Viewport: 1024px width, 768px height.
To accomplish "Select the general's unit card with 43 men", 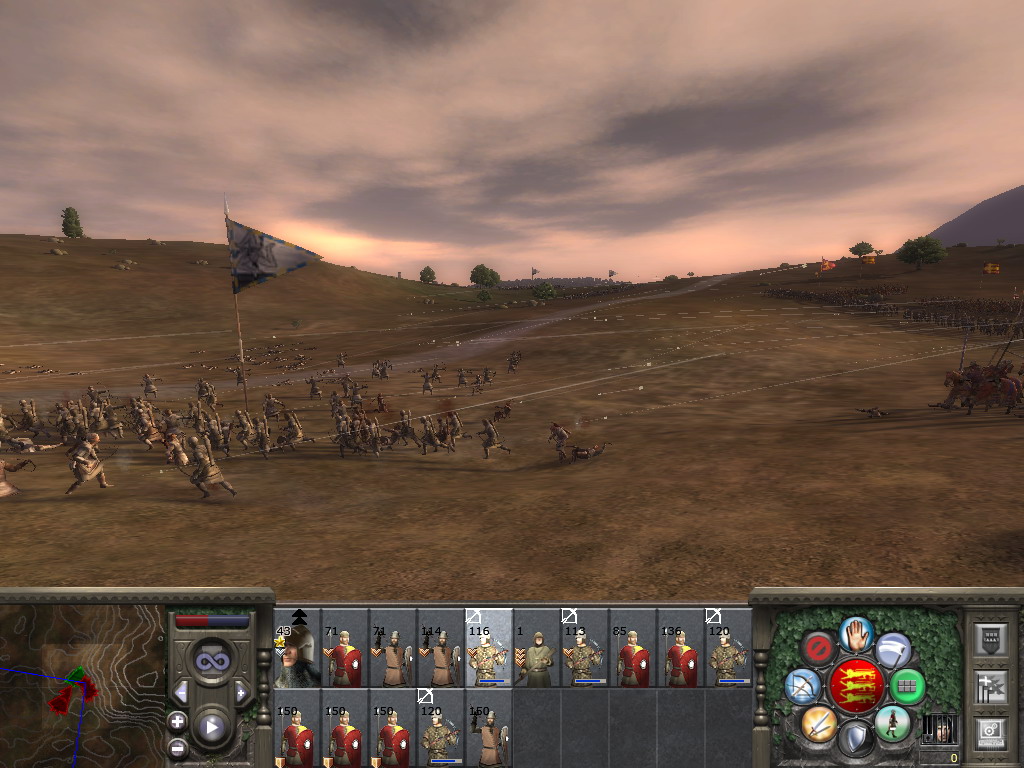I will (x=297, y=657).
